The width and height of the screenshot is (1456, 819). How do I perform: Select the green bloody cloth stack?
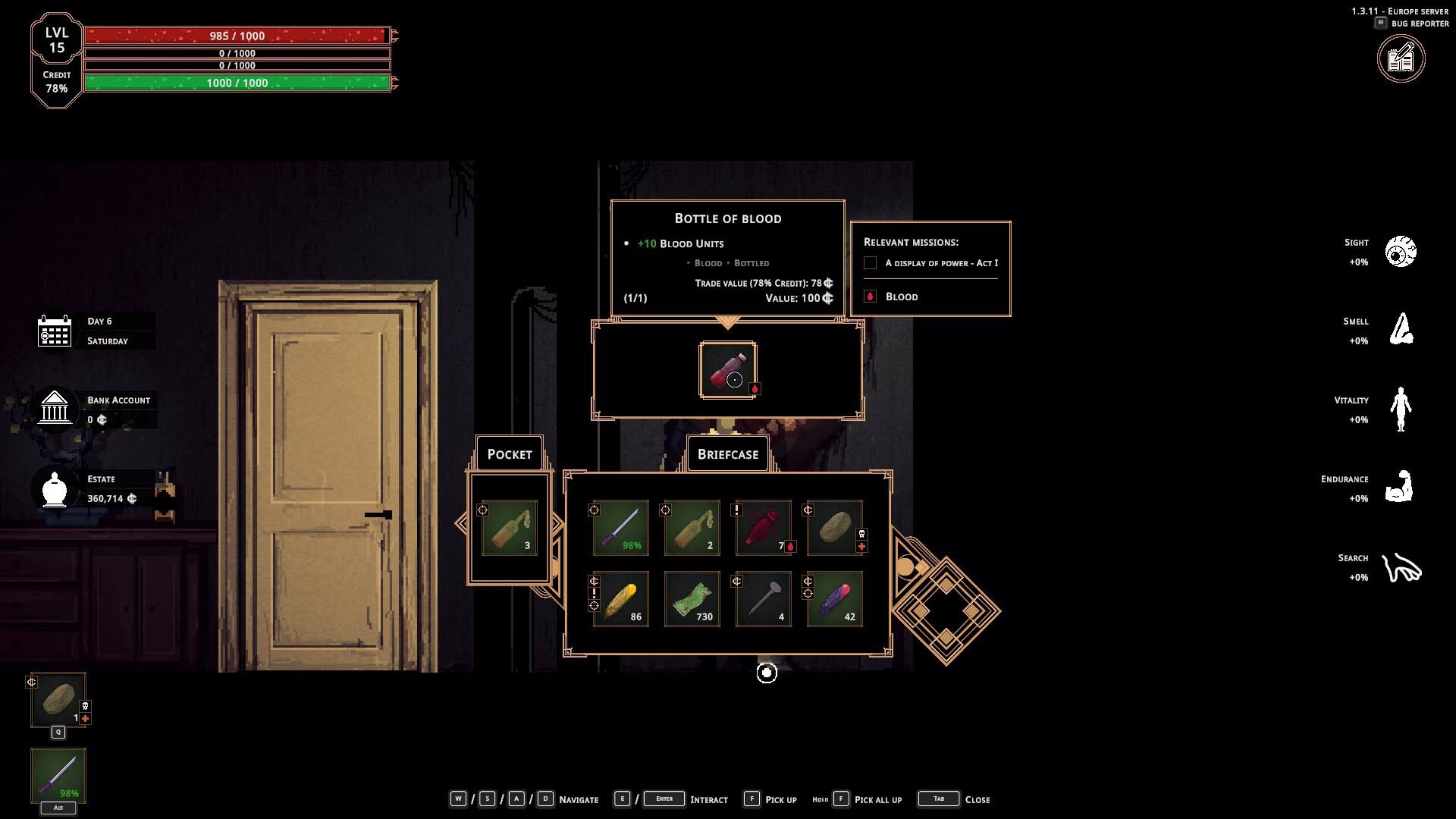[x=692, y=599]
